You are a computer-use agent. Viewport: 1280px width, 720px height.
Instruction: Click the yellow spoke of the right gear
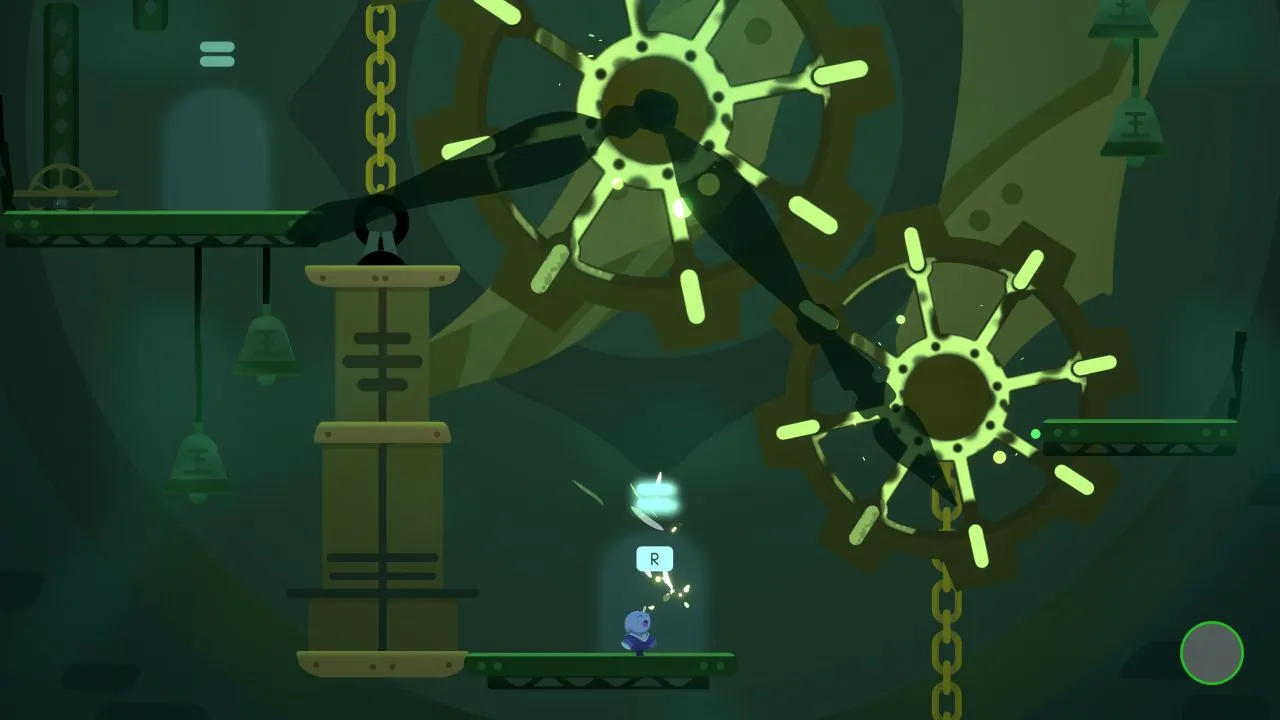click(1095, 365)
